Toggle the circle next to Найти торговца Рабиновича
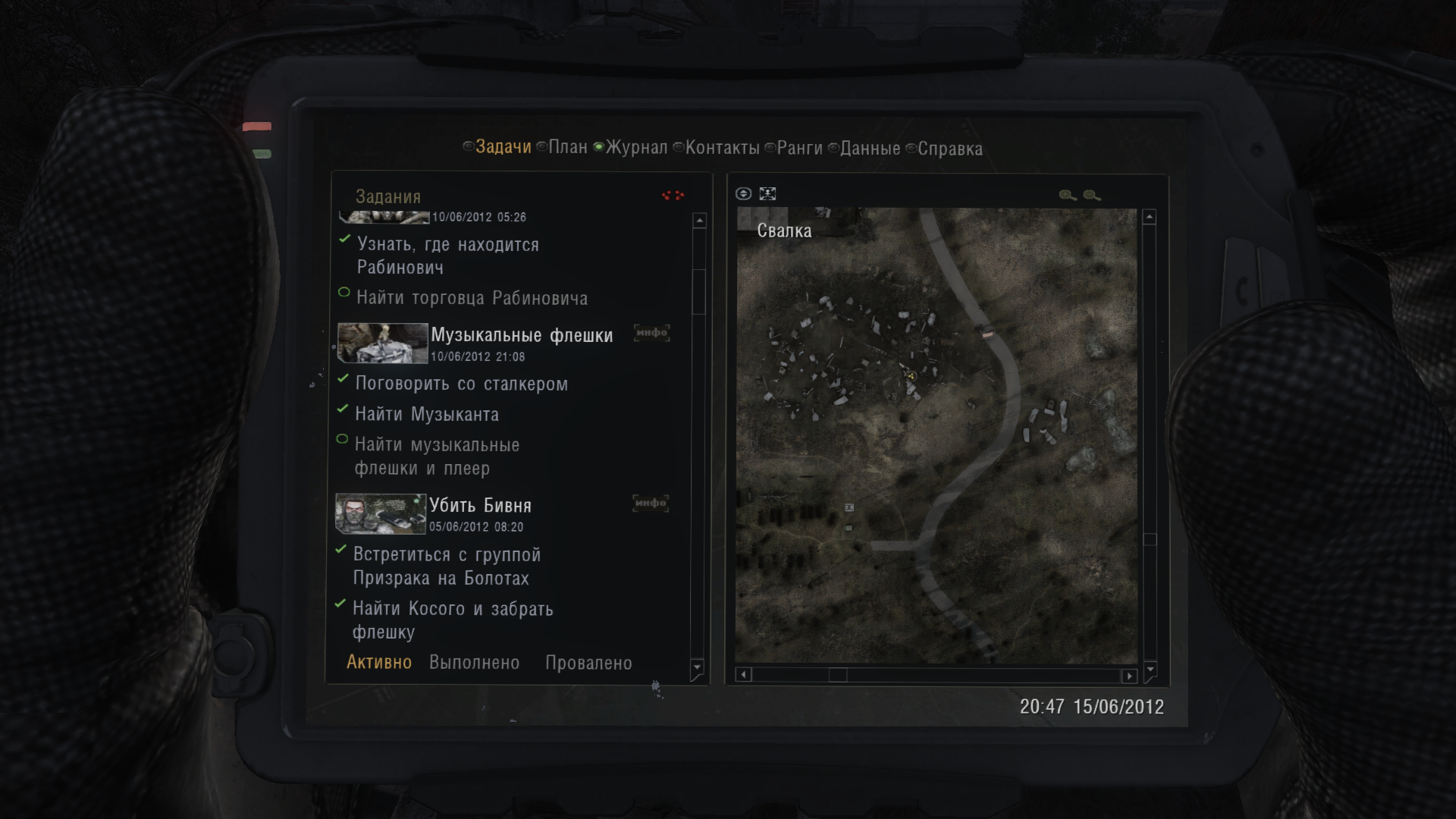1456x819 pixels. tap(343, 291)
